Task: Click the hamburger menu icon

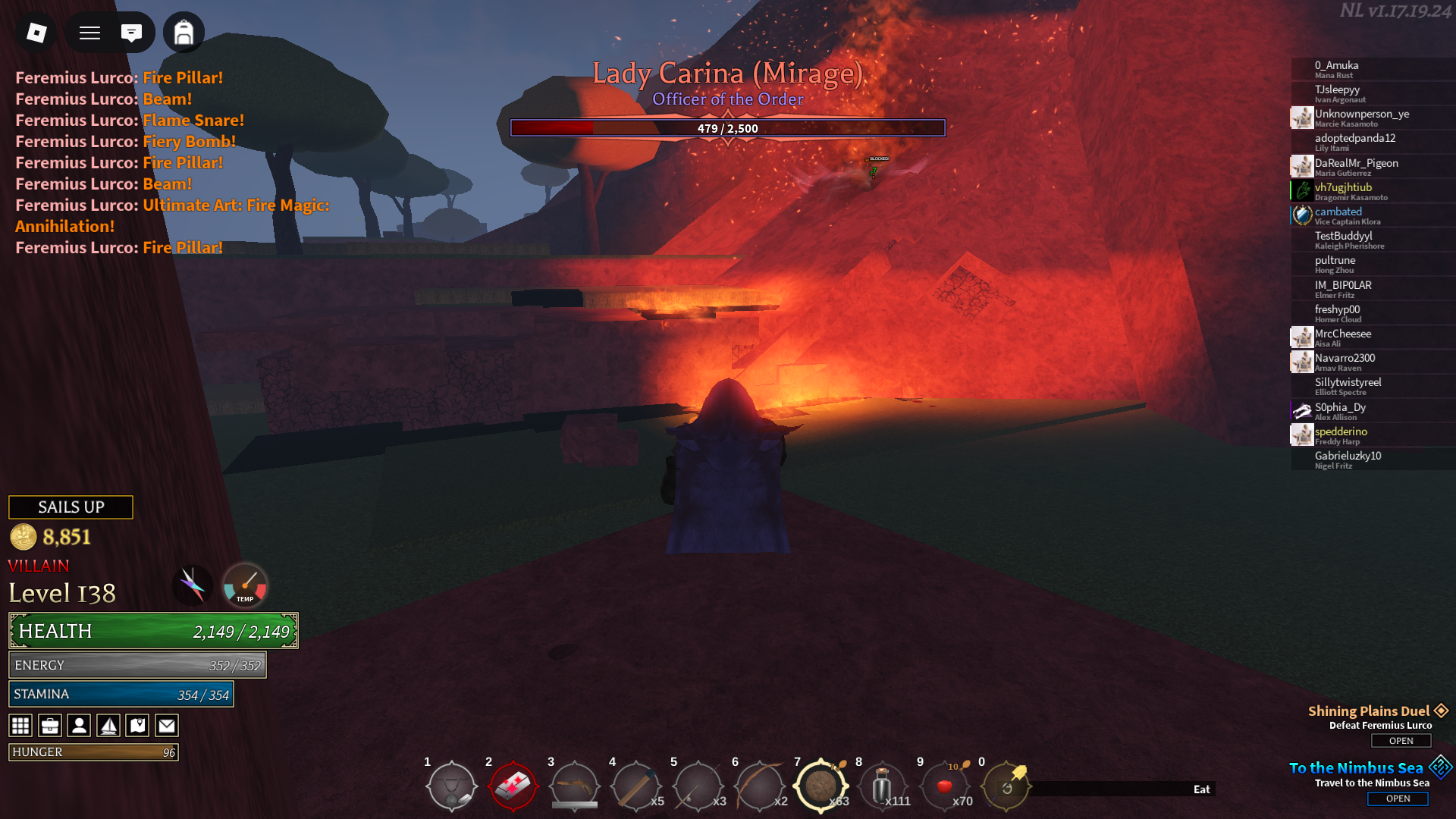Action: click(x=89, y=33)
